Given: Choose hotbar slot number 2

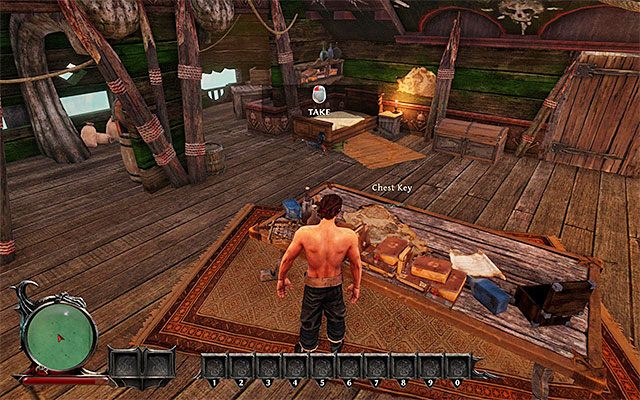Looking at the screenshot, I should point(241,364).
